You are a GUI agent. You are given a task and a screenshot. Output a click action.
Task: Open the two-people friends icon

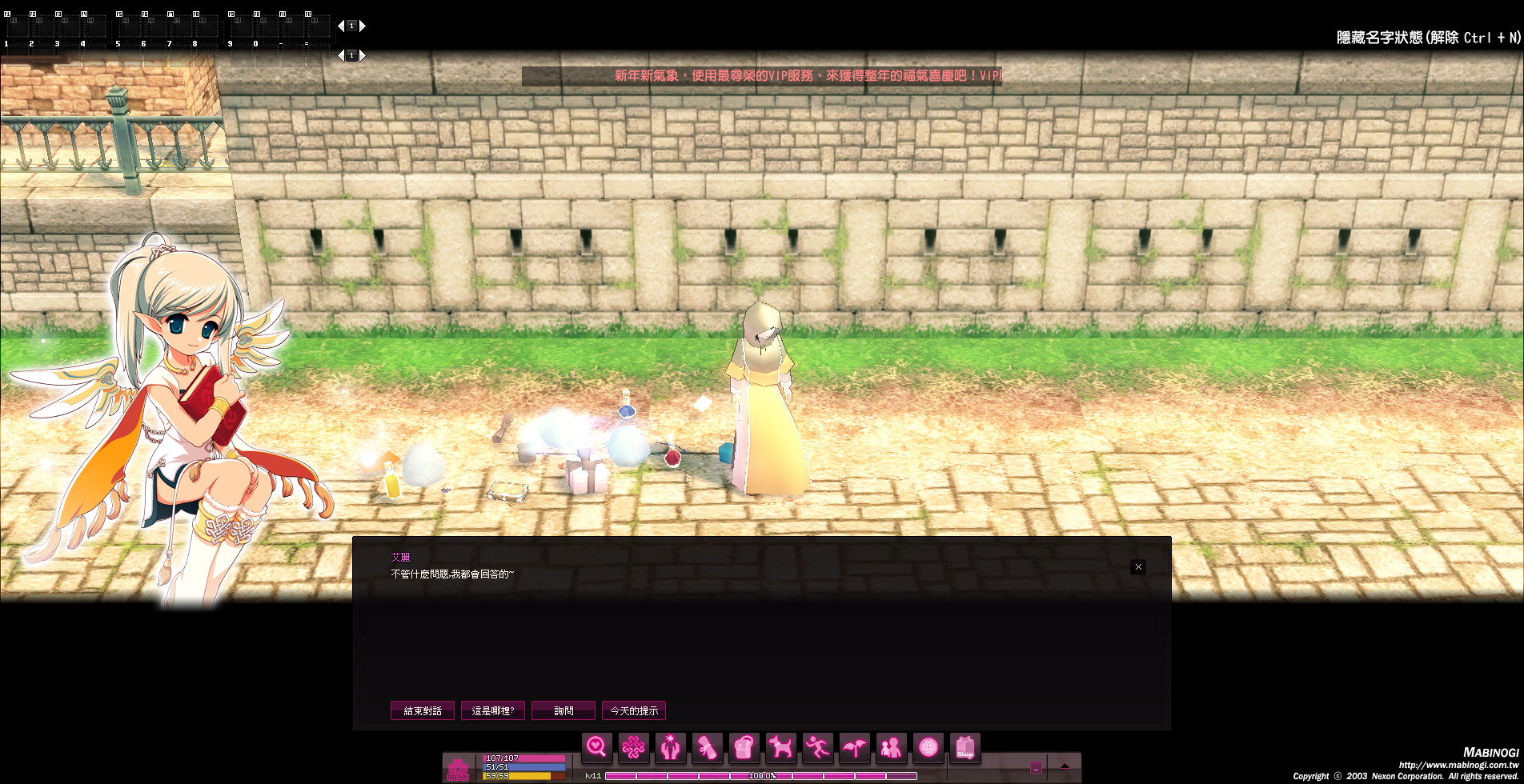click(891, 748)
